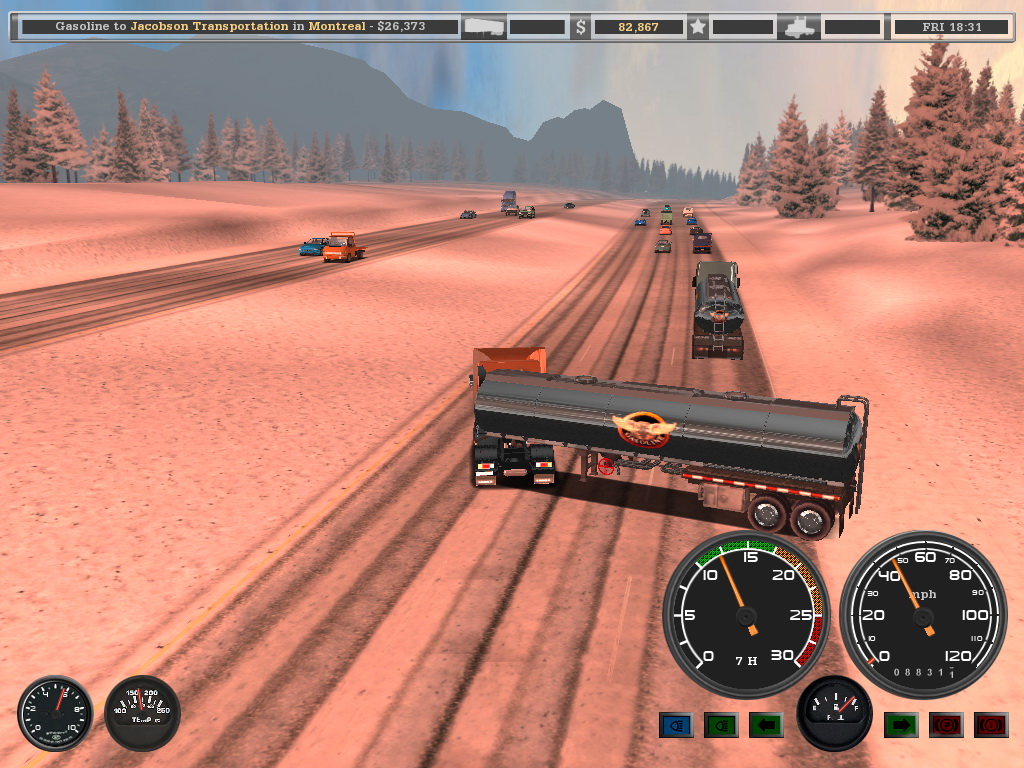Activate the left turn signal arrow
This screenshot has height=768, width=1024.
coord(766,725)
